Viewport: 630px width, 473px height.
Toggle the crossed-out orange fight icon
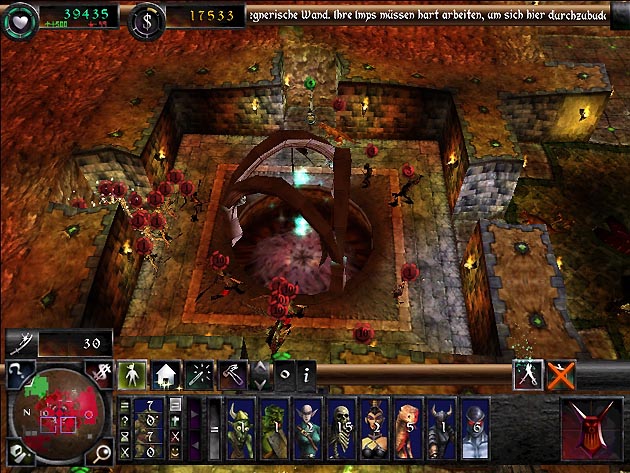[x=562, y=374]
